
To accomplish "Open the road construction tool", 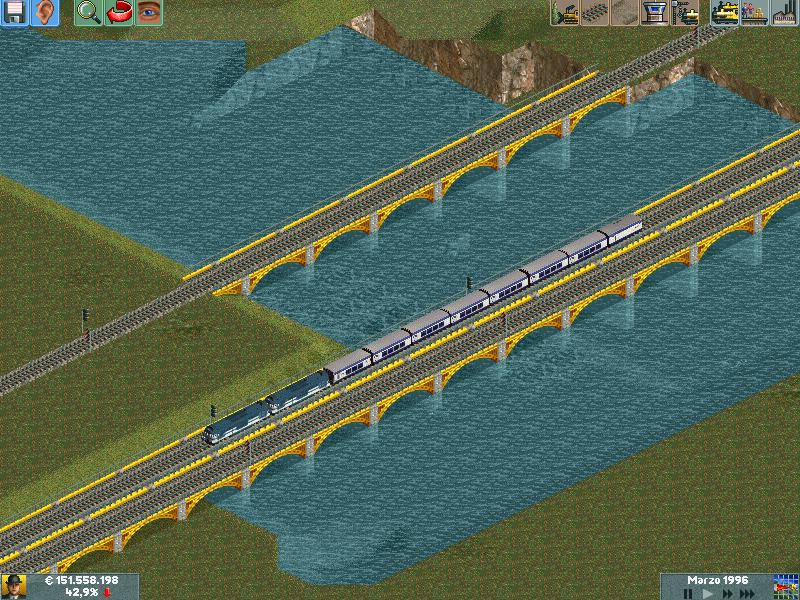I will [x=625, y=13].
